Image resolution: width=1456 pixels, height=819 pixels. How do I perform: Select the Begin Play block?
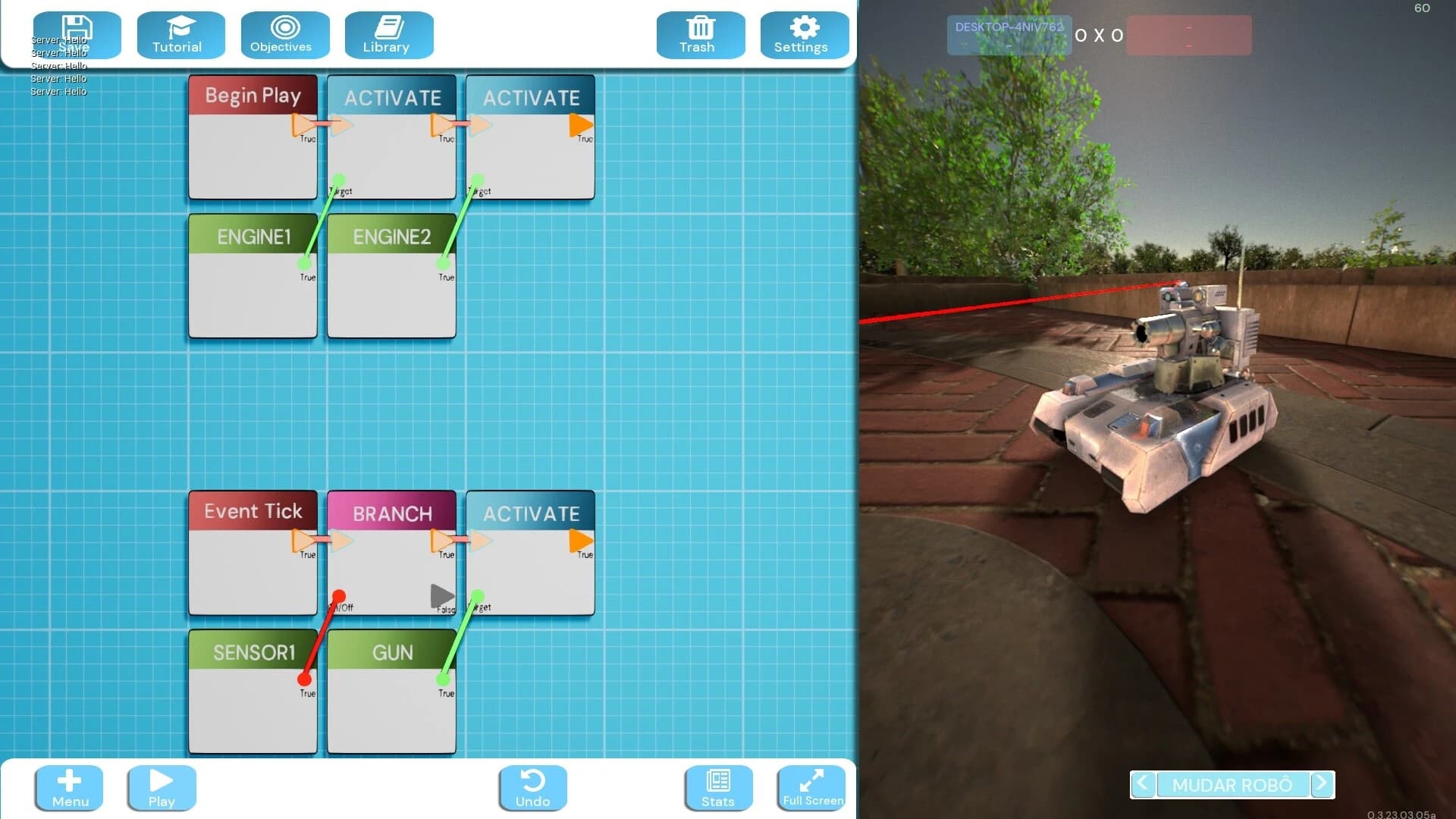coord(252,136)
